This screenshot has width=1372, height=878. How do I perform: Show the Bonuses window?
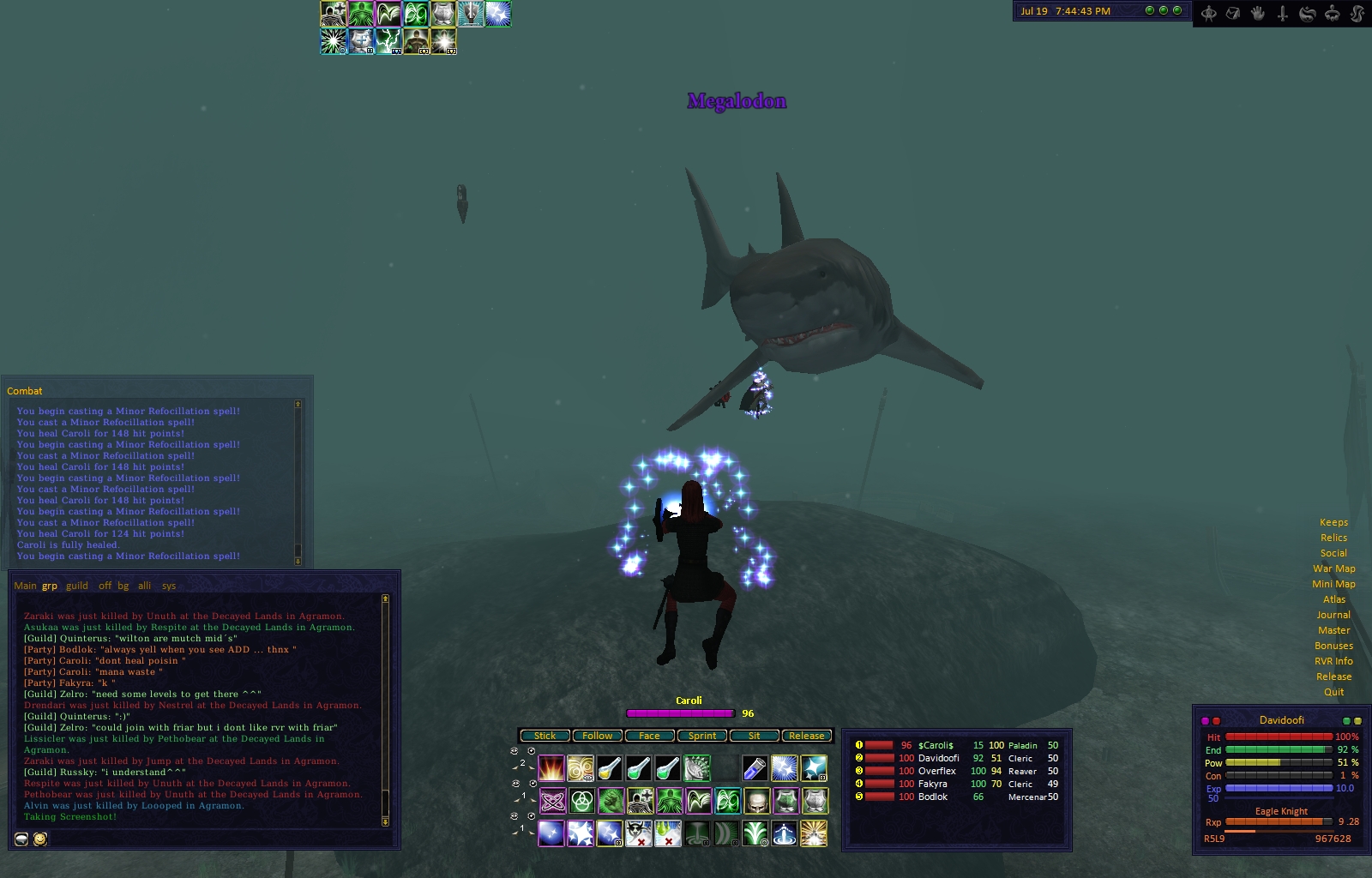click(x=1333, y=646)
